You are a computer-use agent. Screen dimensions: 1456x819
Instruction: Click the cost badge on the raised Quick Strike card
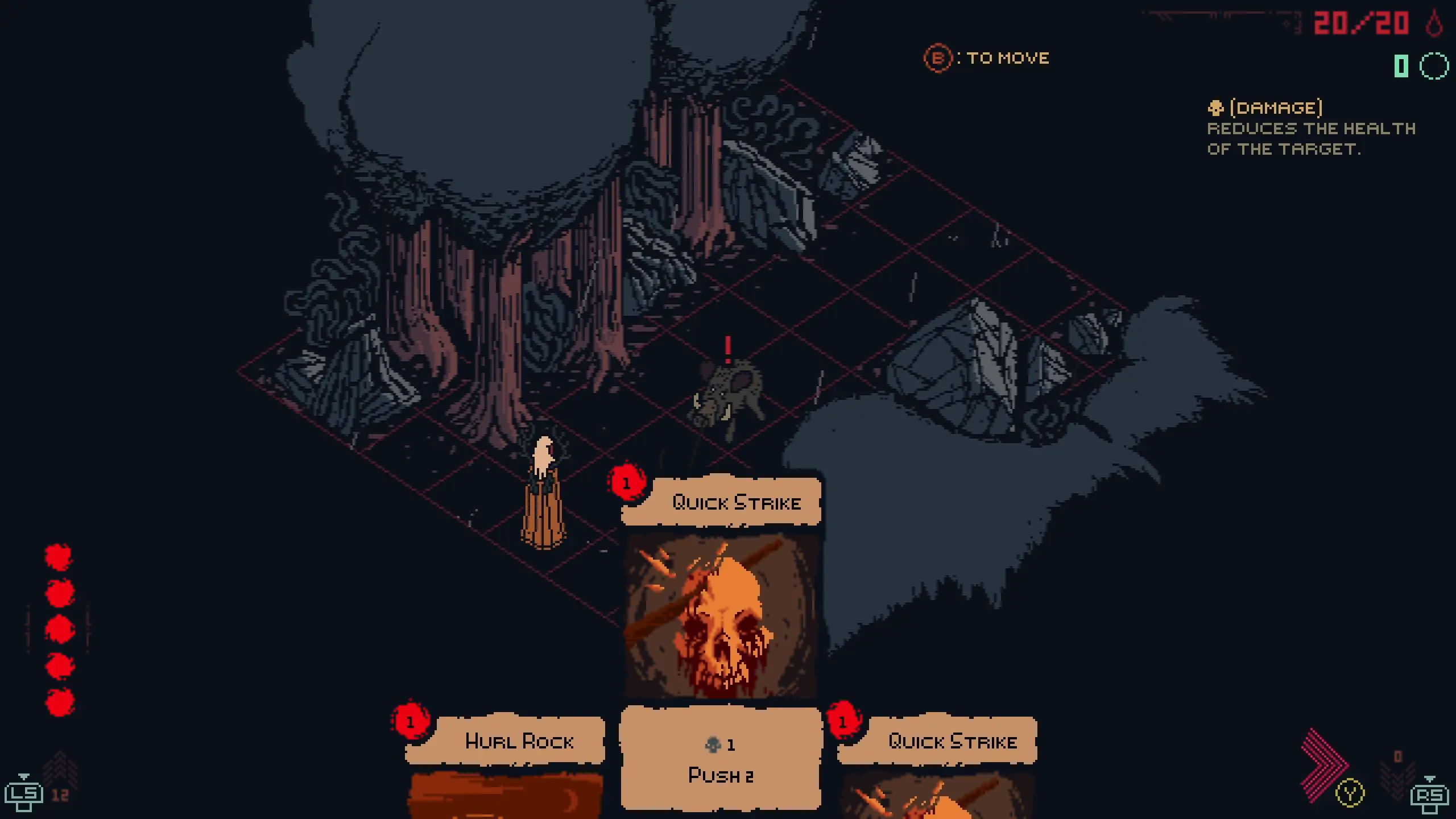tap(627, 484)
